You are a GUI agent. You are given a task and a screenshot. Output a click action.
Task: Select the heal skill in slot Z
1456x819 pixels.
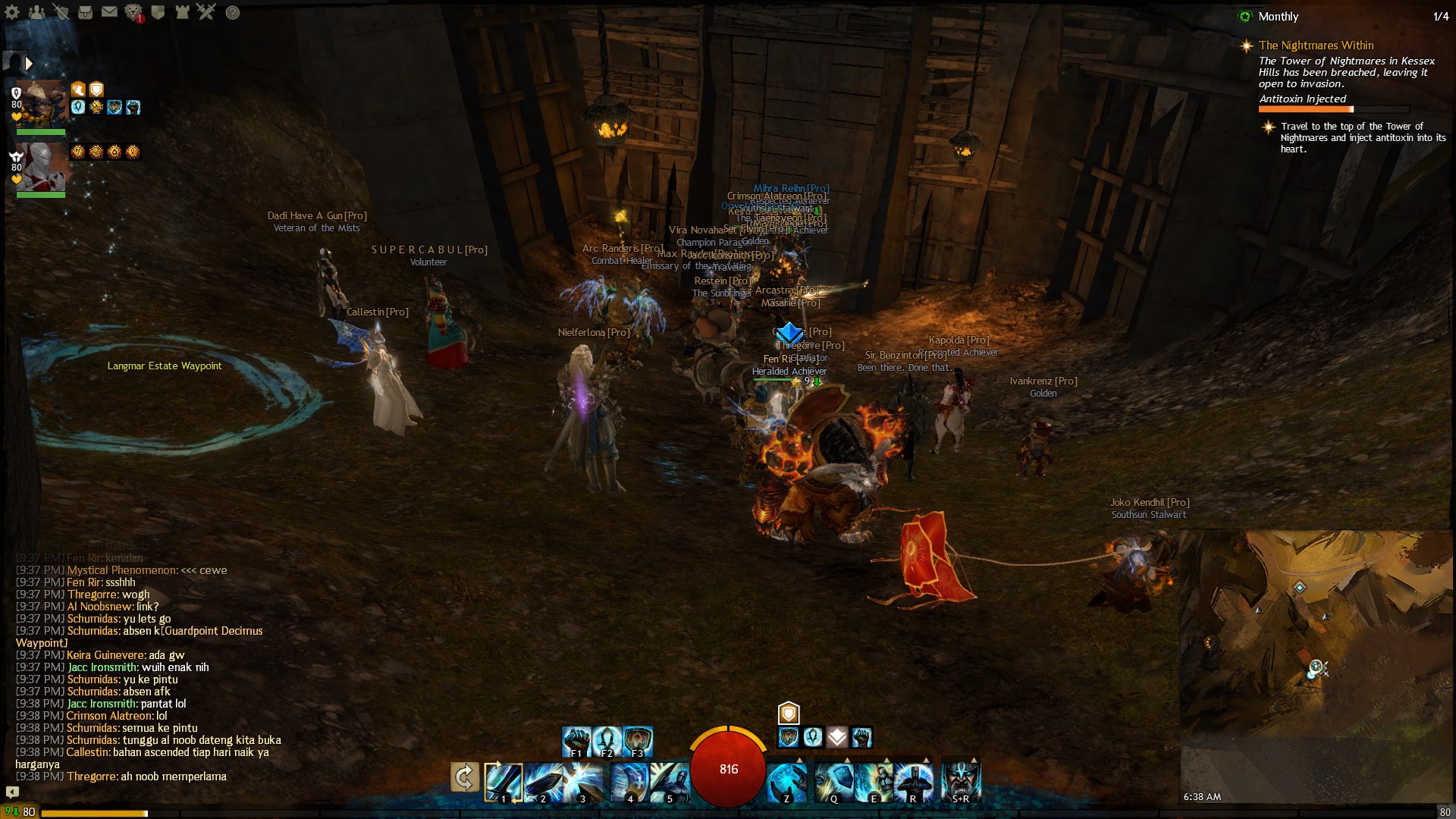point(786,781)
